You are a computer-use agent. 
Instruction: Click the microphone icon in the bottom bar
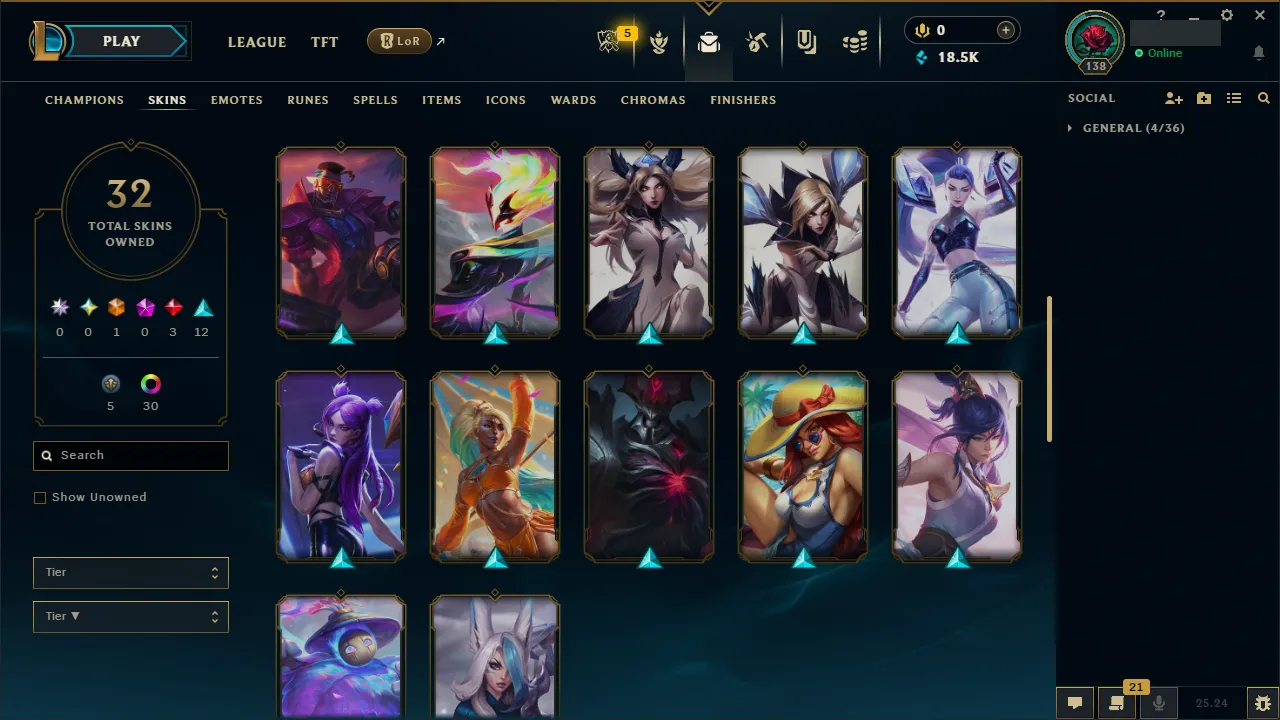(x=1159, y=701)
